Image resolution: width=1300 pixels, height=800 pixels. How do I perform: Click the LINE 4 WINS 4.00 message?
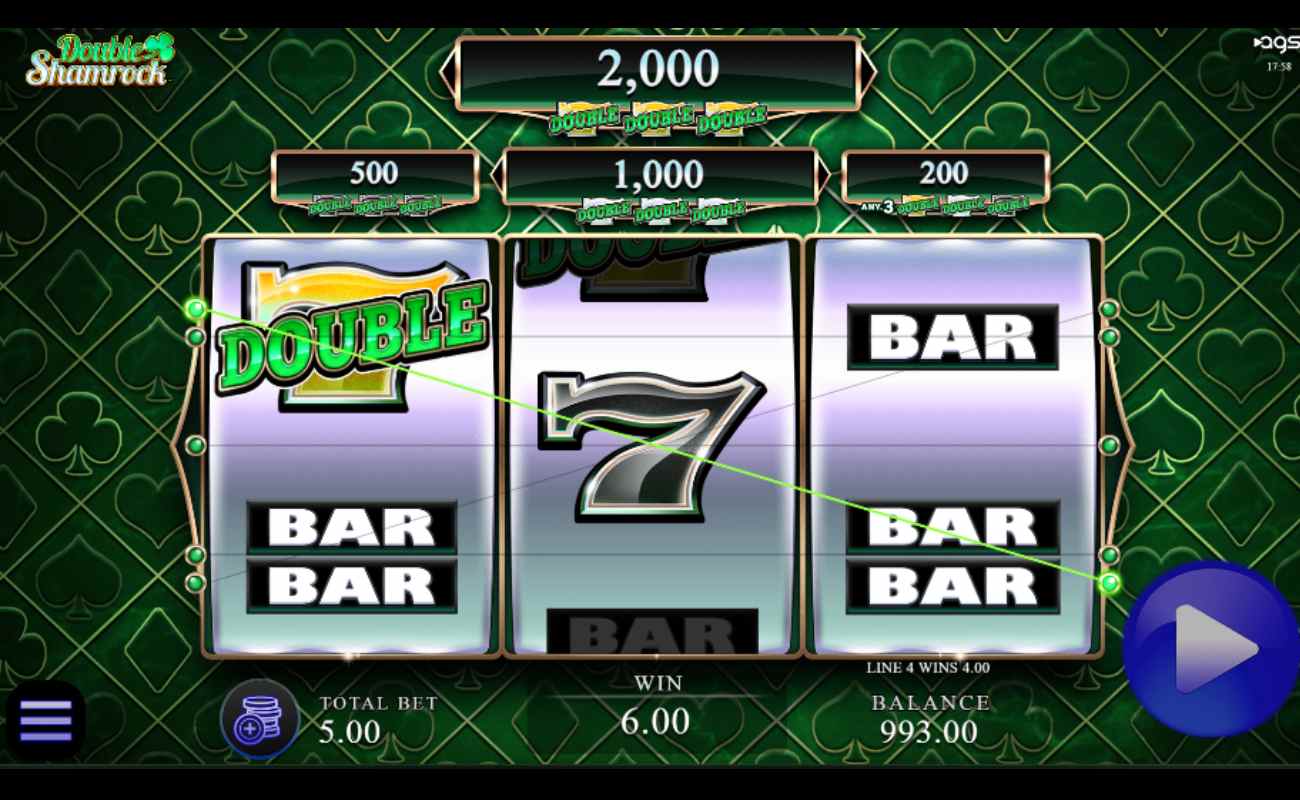coord(930,668)
